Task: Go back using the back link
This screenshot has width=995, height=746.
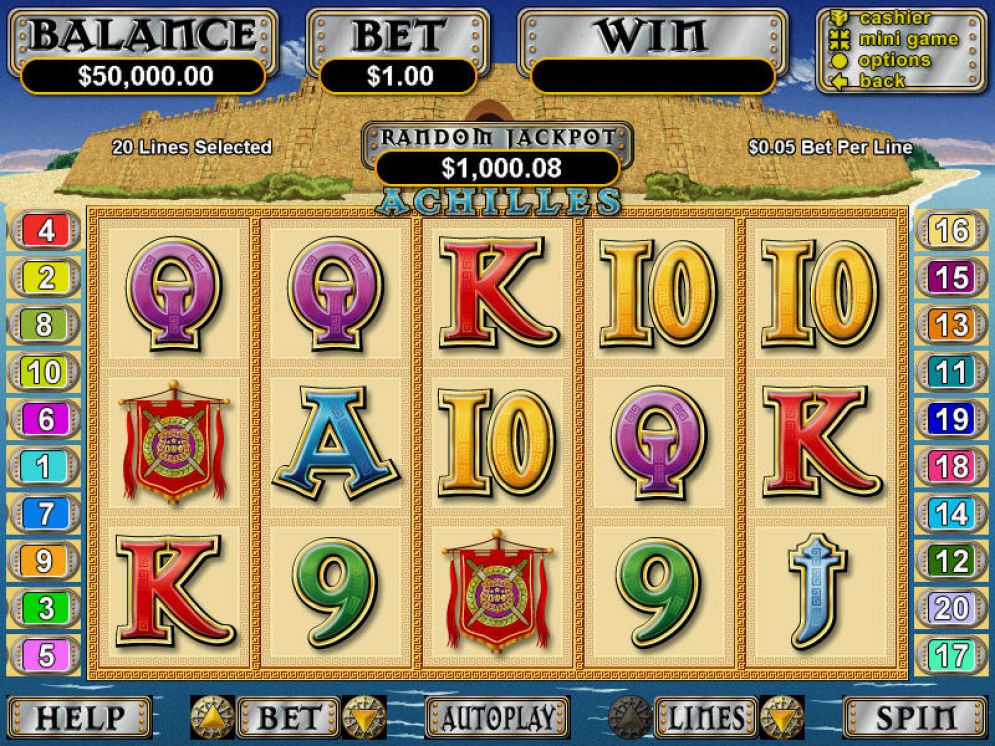Action: [x=881, y=81]
